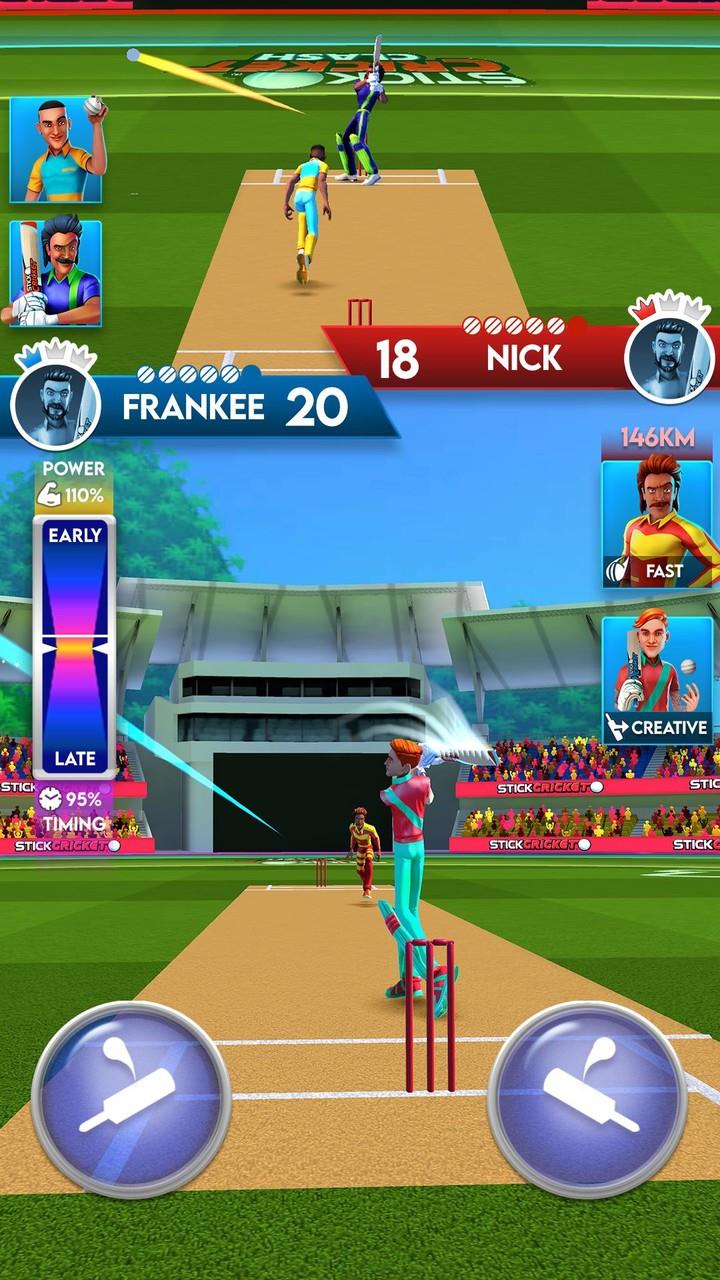This screenshot has height=1280, width=720.
Task: Open Nick's player avatar
Action: tap(668, 353)
